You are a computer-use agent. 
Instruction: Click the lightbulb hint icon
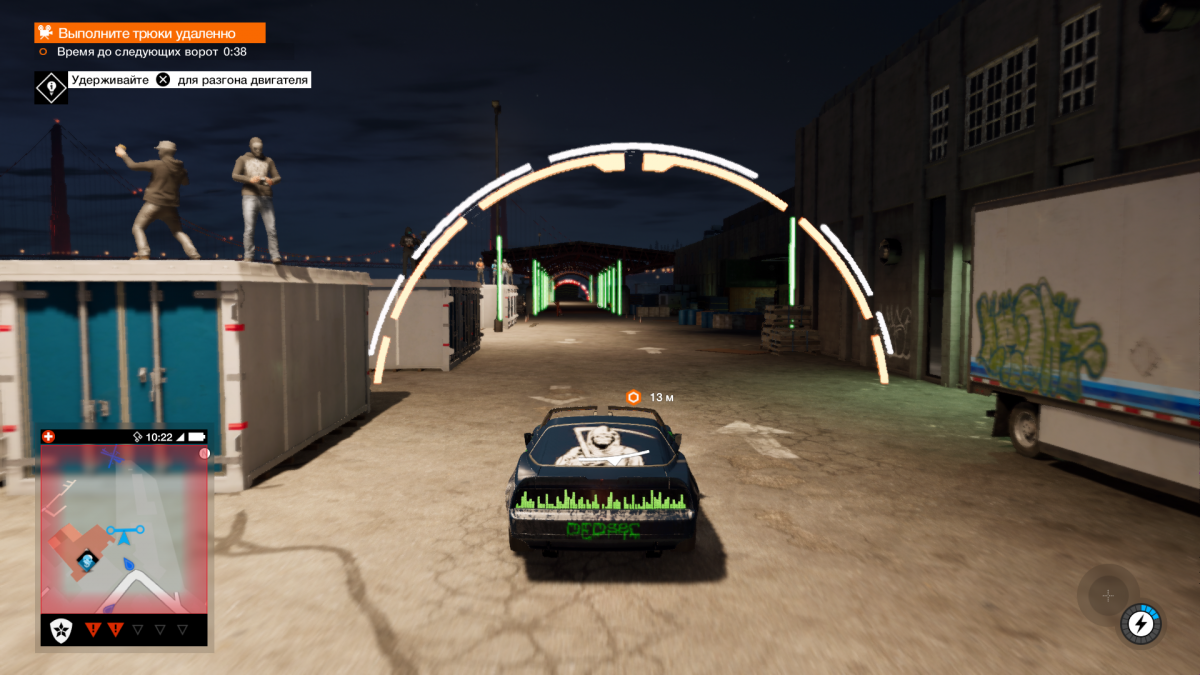point(51,88)
